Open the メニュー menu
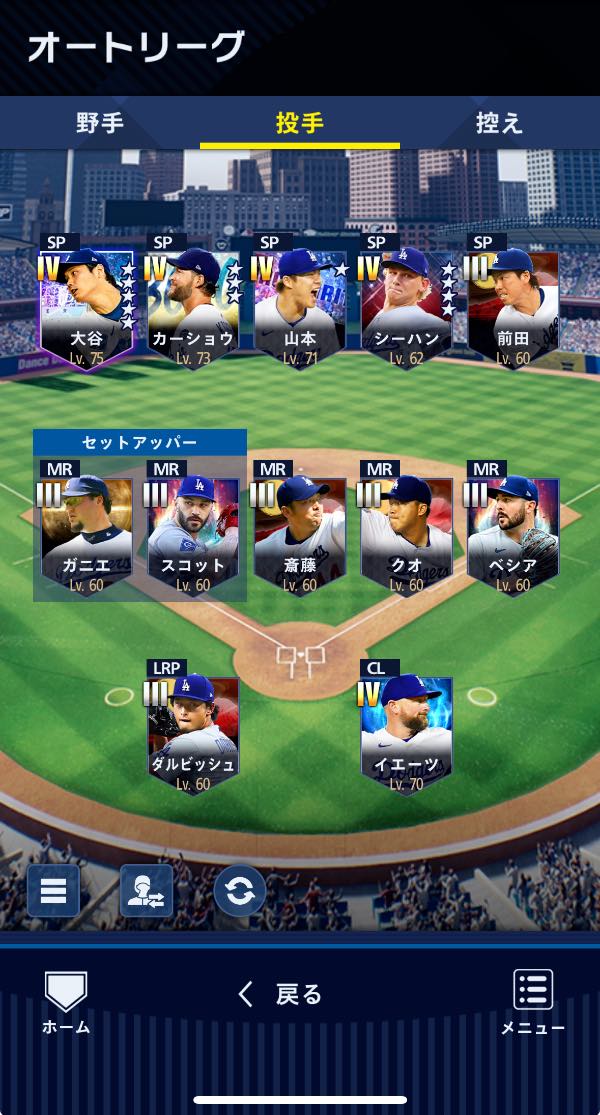Screen dimensions: 600x1115 pyautogui.click(x=533, y=1002)
